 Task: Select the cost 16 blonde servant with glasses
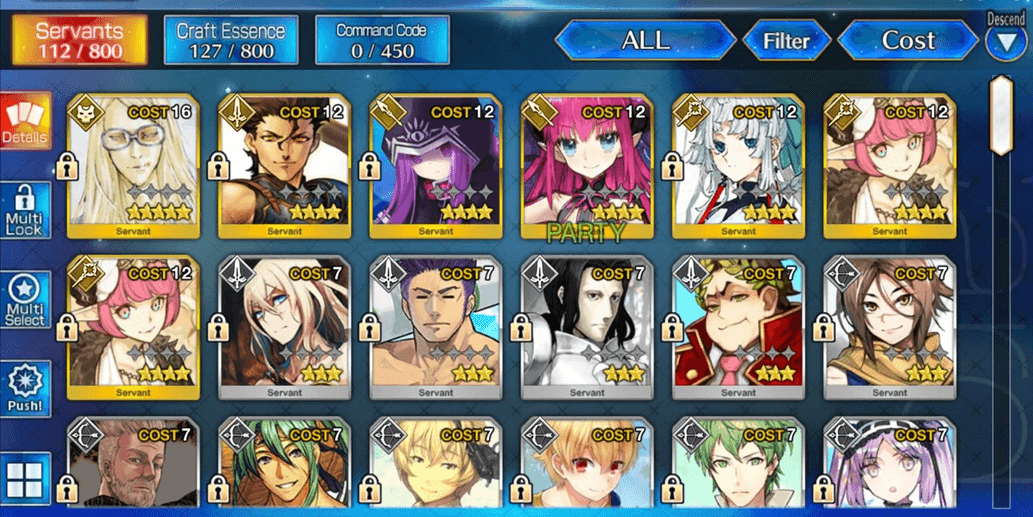133,167
